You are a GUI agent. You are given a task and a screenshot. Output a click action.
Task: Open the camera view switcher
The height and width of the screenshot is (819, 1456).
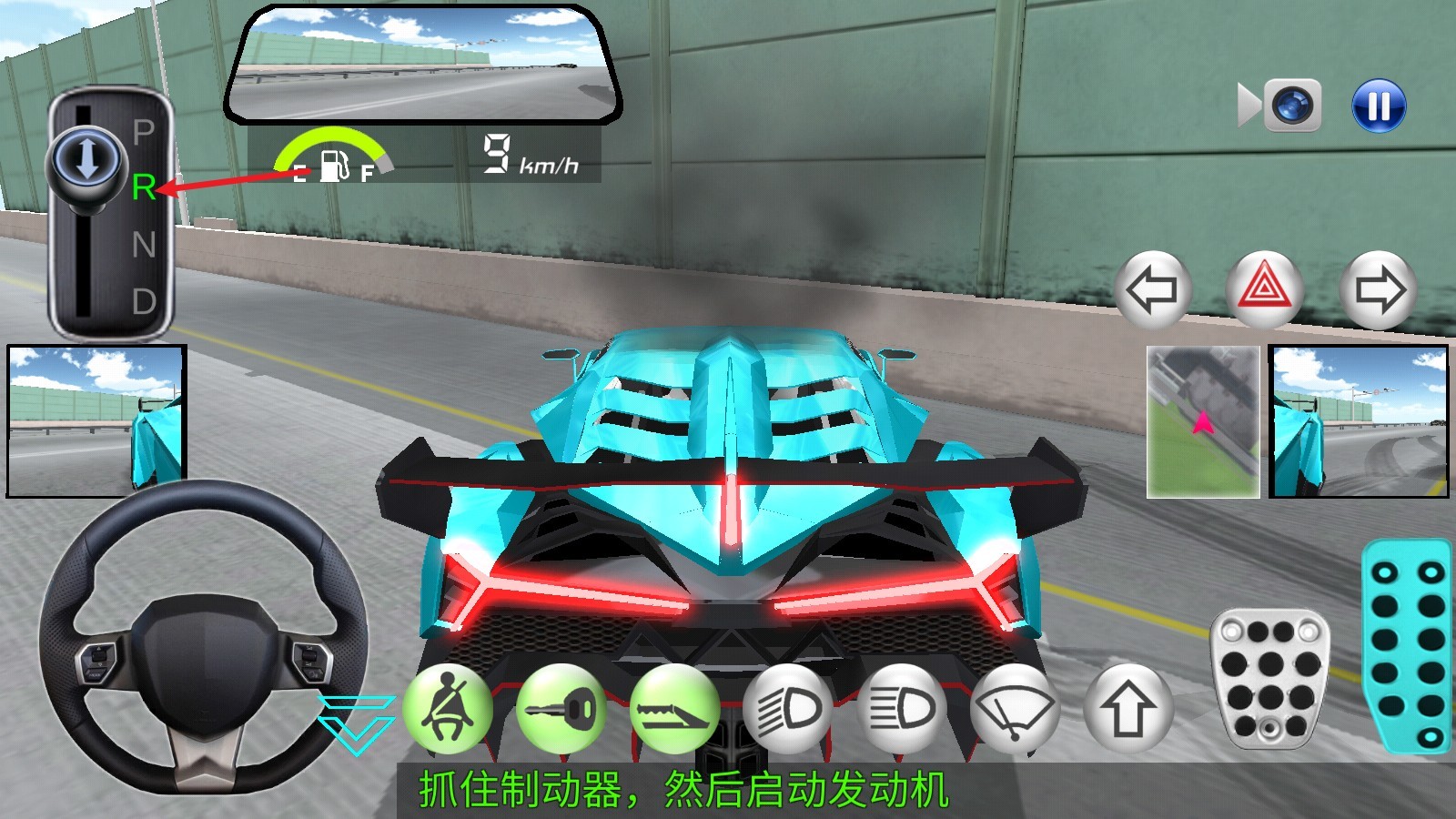point(1292,103)
